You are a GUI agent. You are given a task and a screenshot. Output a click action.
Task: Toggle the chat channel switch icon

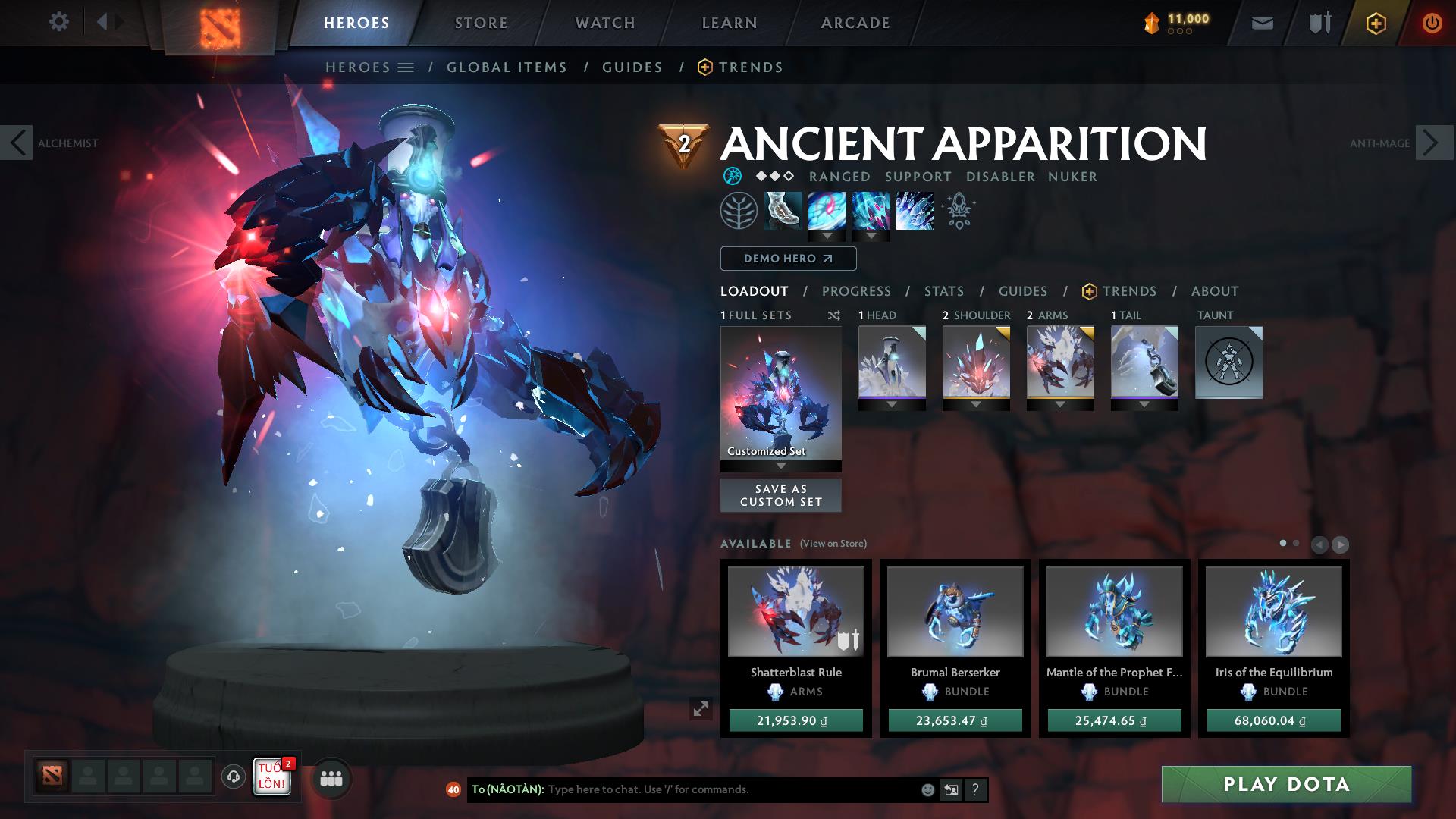[x=951, y=789]
